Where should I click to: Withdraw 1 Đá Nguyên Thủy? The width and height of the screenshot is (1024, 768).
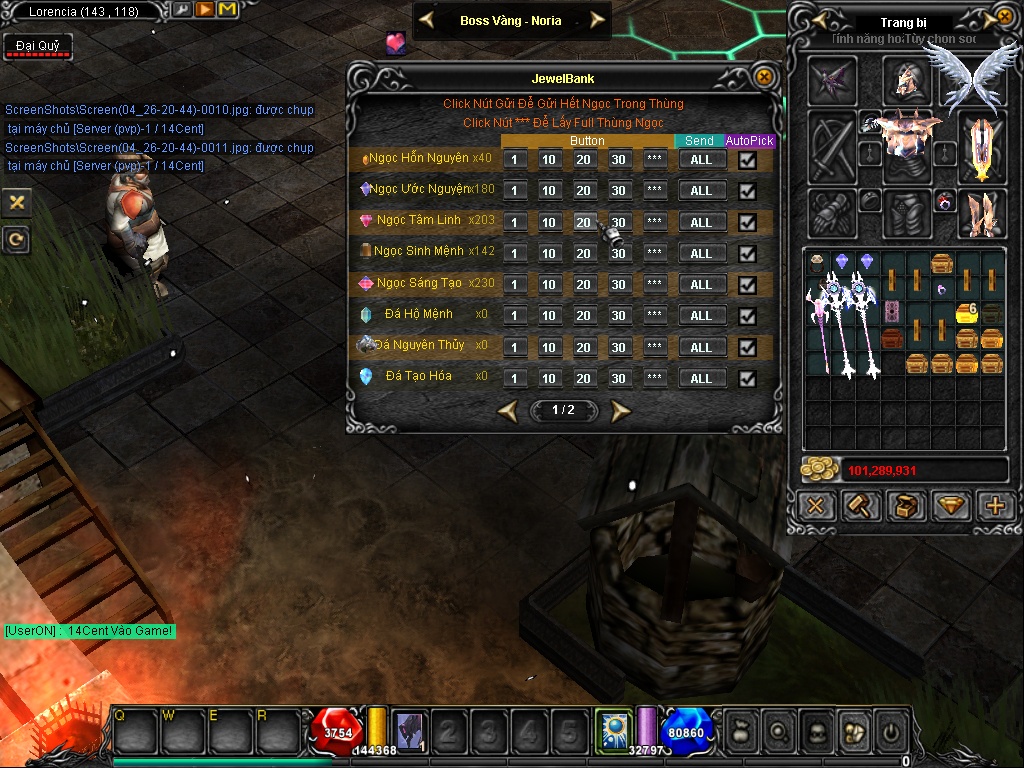click(x=514, y=347)
